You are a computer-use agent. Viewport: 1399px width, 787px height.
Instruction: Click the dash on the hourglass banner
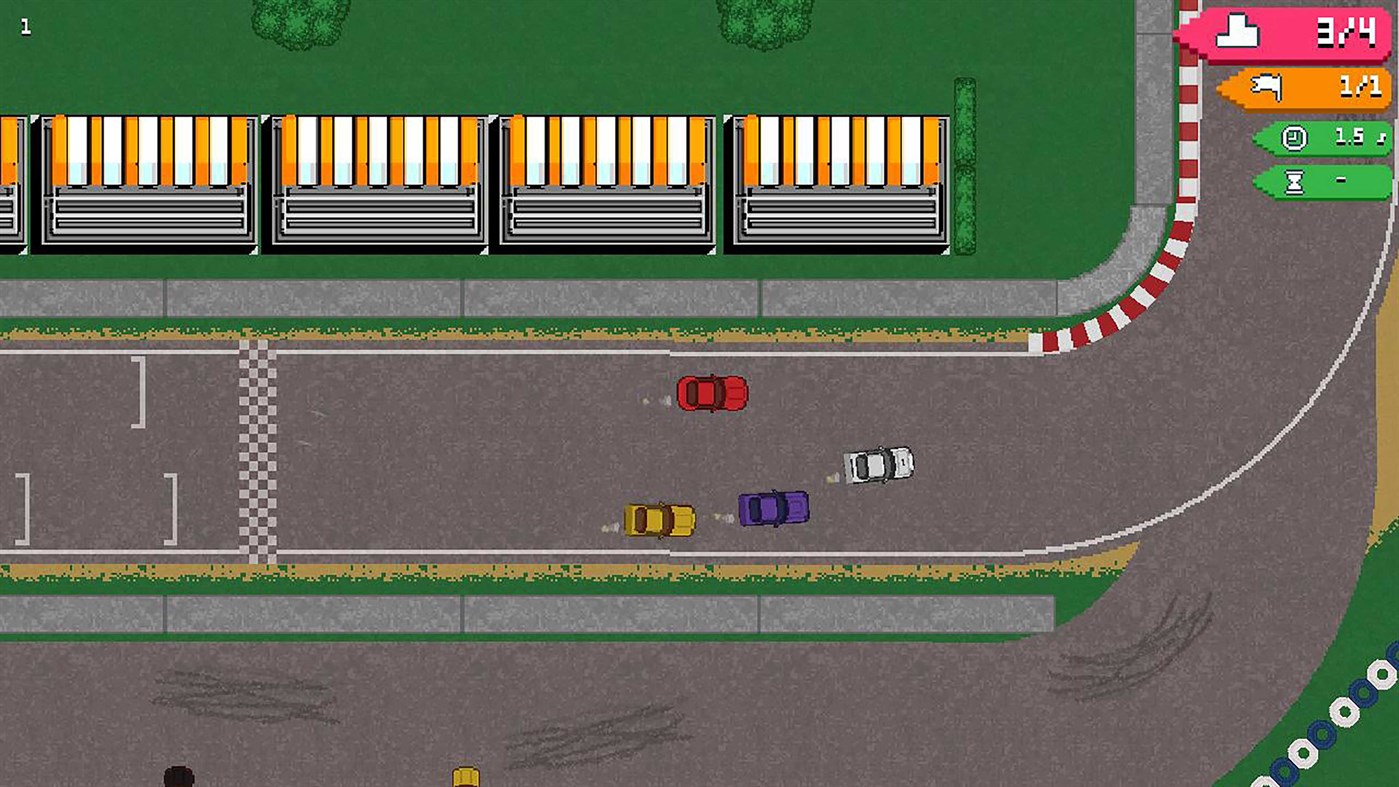[1340, 181]
